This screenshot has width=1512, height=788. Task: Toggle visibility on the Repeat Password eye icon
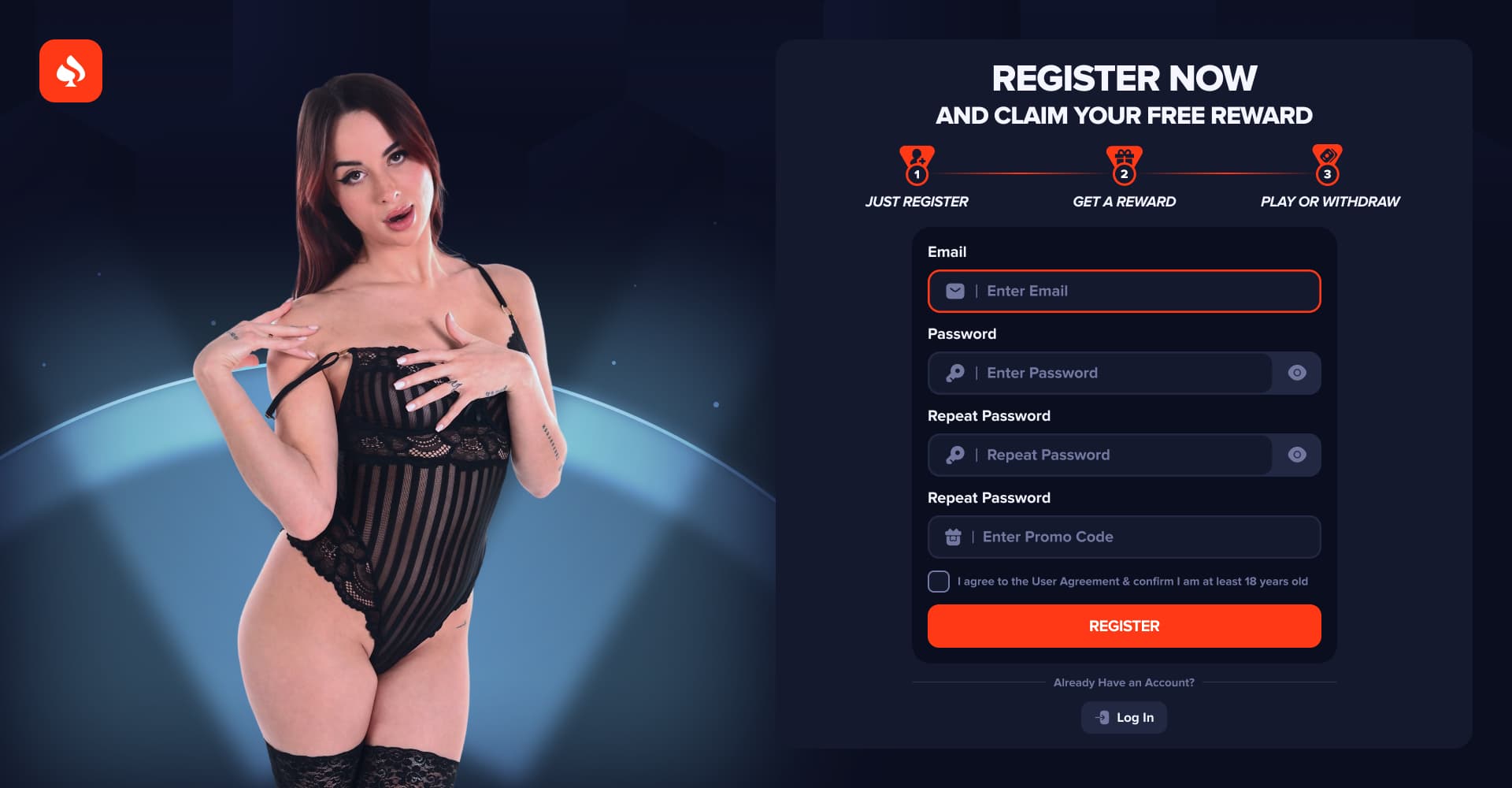click(1297, 455)
